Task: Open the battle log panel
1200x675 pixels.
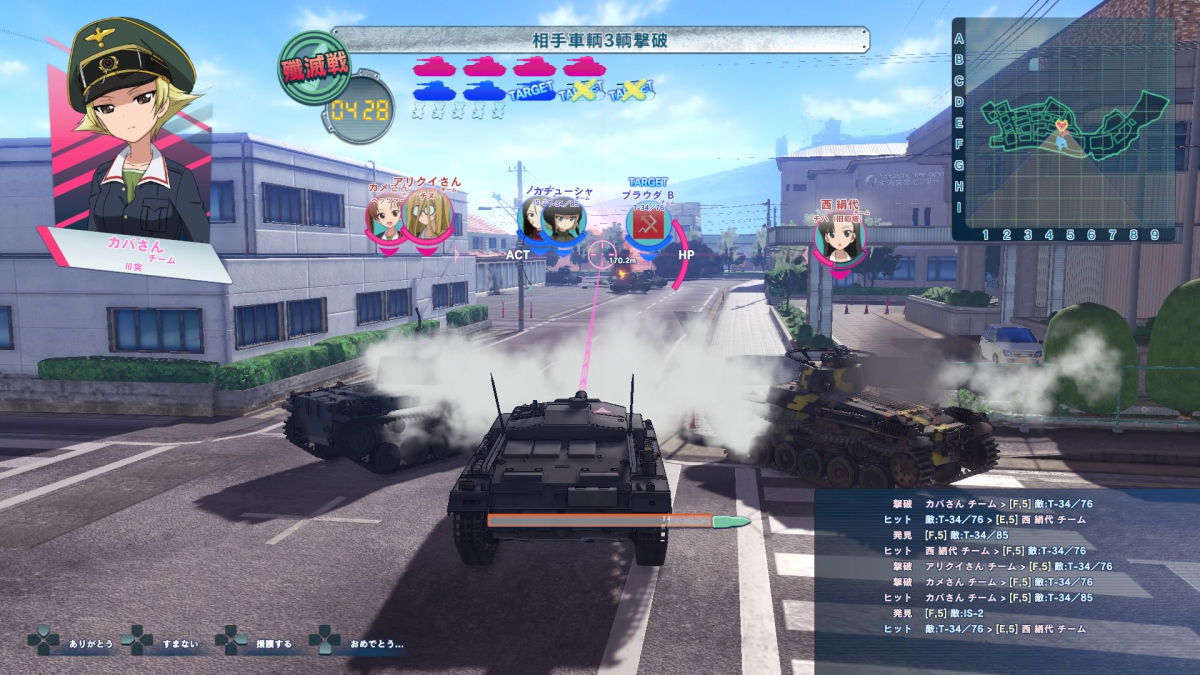Action: (x=1005, y=580)
